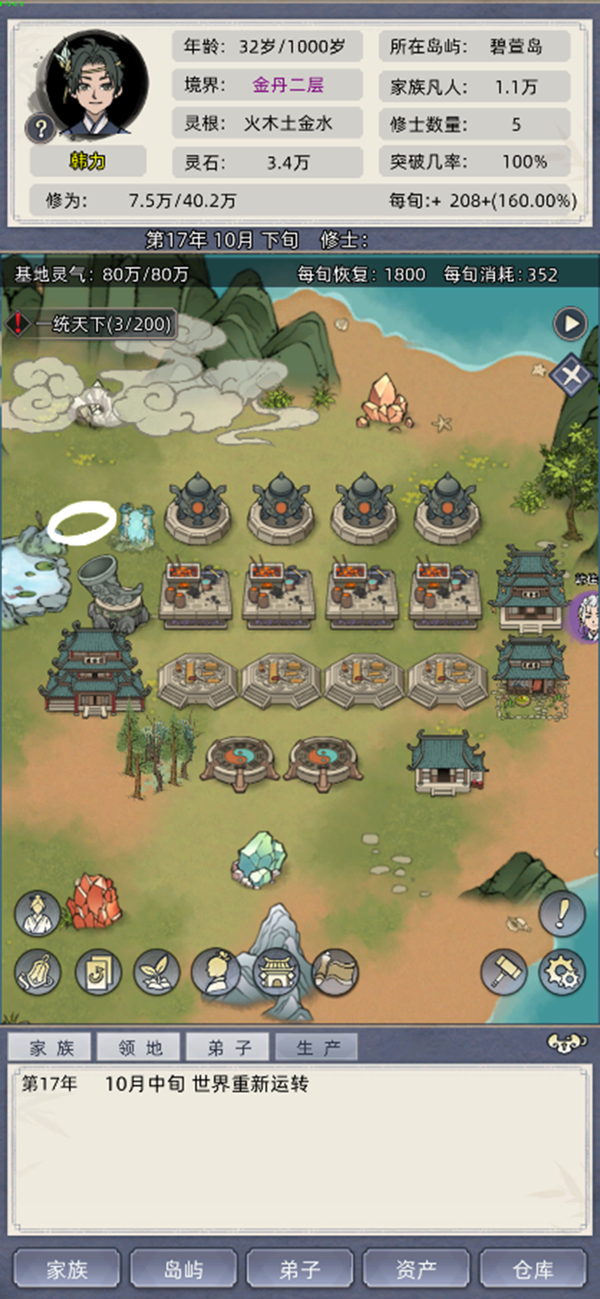Viewport: 600px width, 1299px height.
Task: Tap the crossed swords battle icon
Action: pos(571,375)
